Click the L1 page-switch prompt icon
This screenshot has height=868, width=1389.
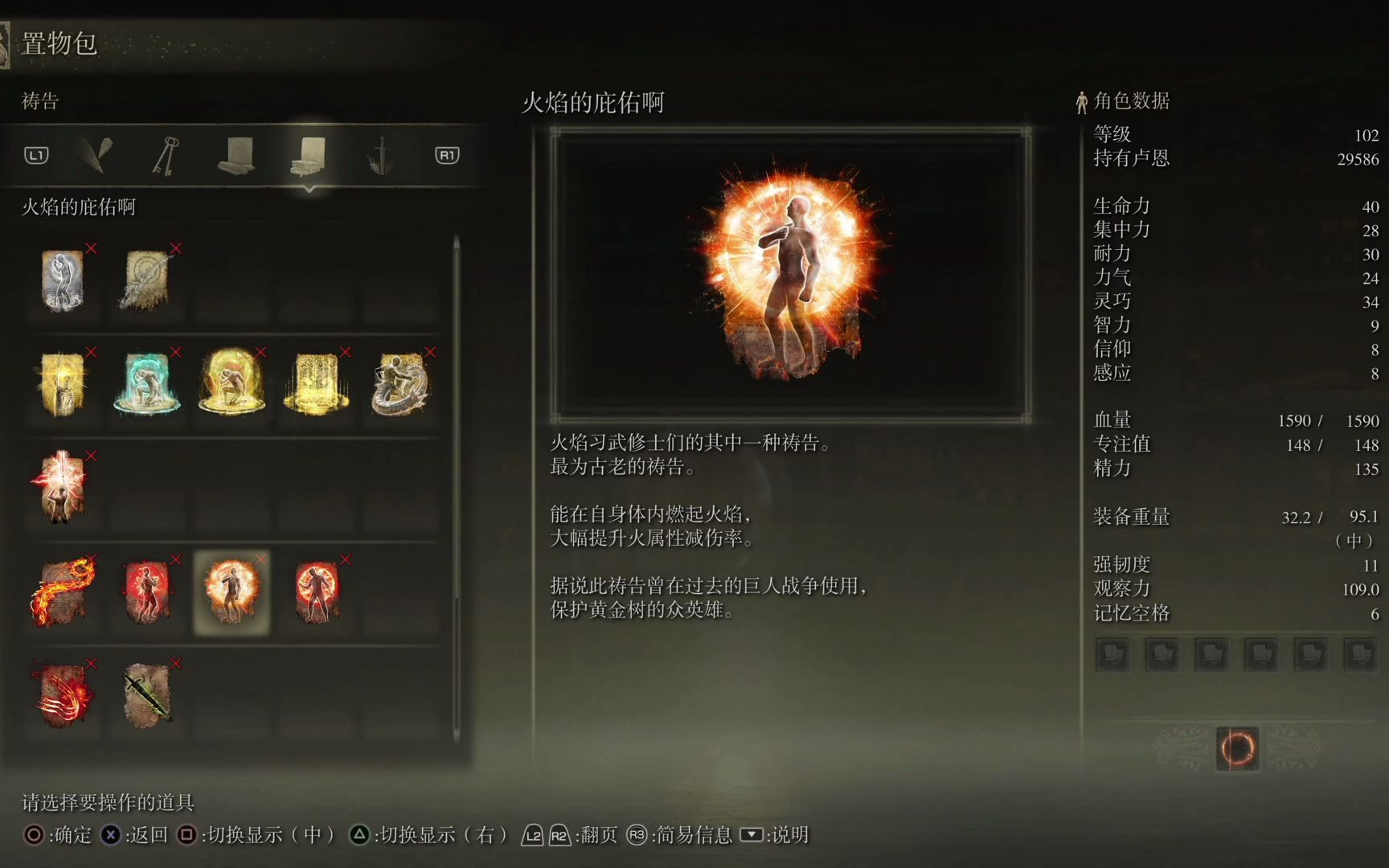pos(35,157)
